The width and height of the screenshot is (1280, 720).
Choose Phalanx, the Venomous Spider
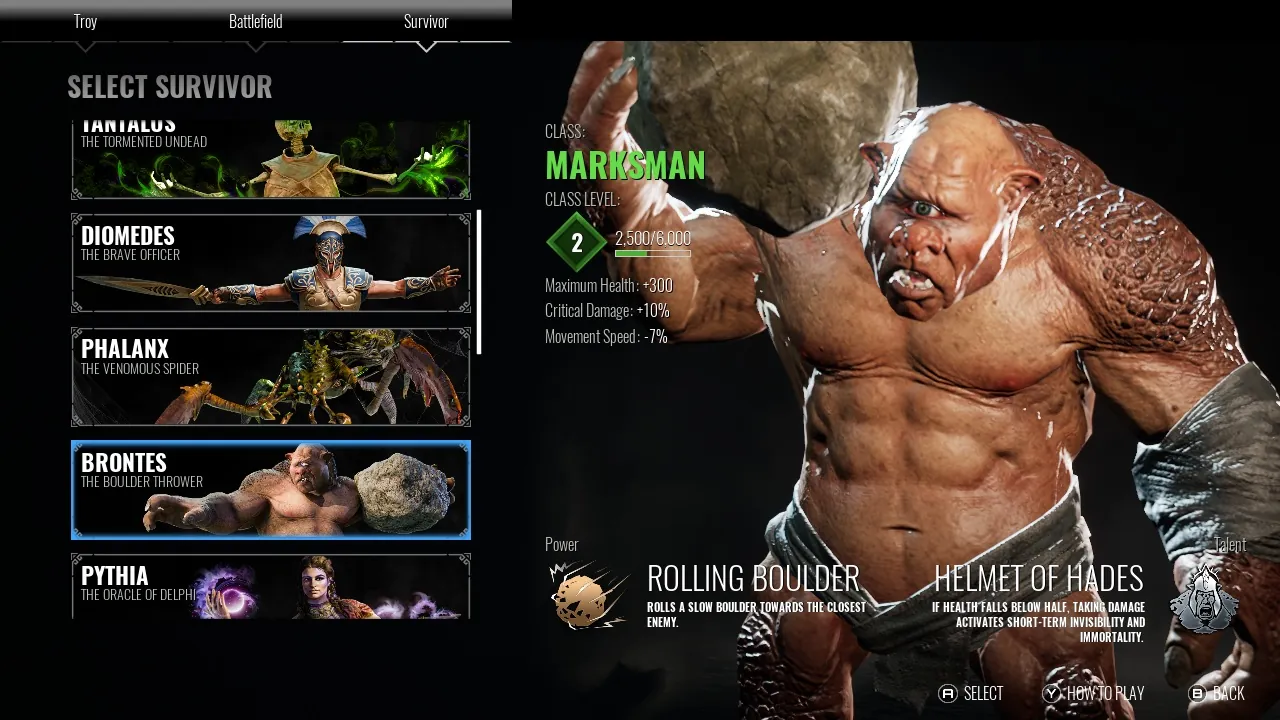270,377
